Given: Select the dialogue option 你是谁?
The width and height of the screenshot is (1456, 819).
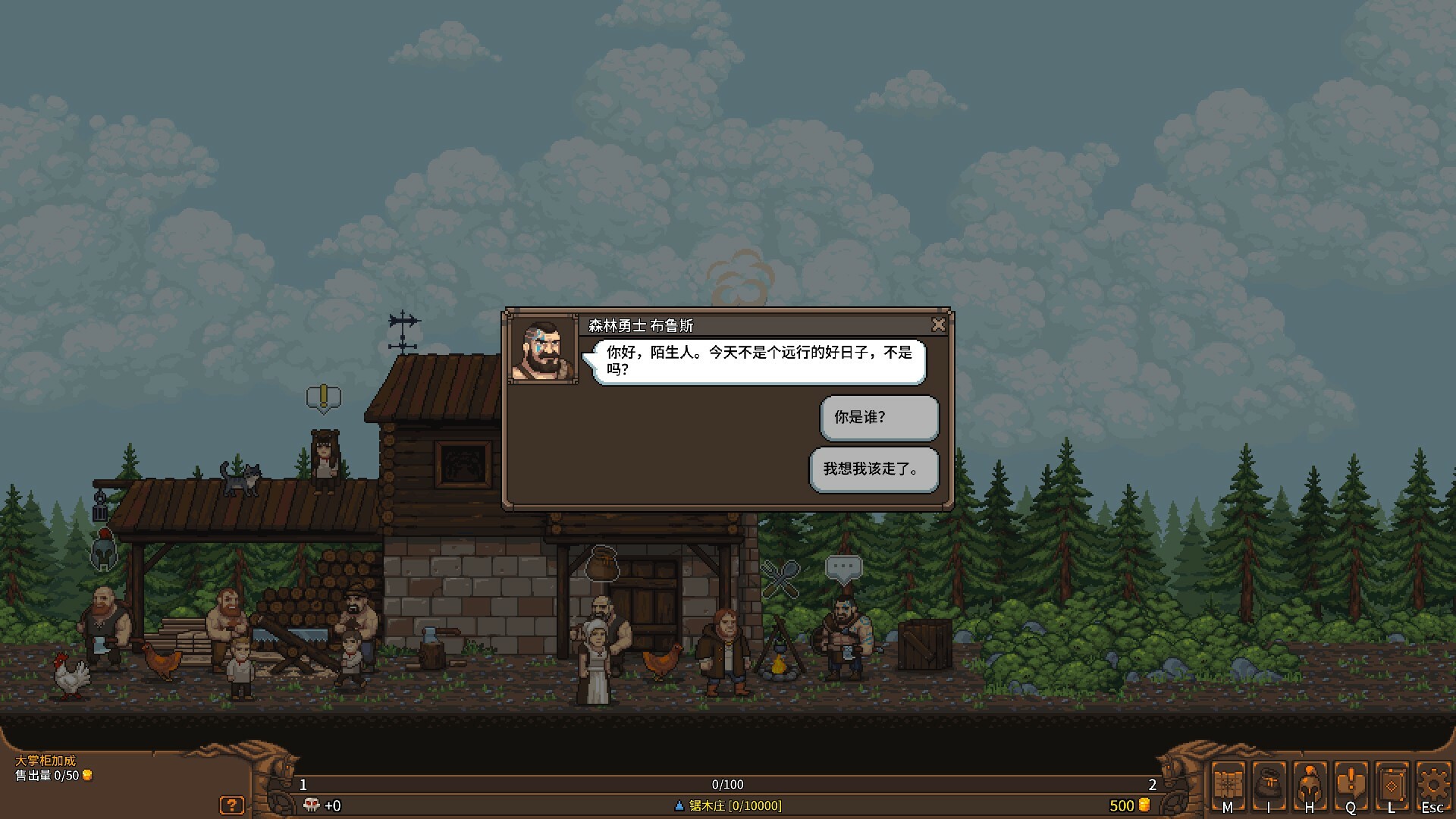Looking at the screenshot, I should [x=878, y=418].
